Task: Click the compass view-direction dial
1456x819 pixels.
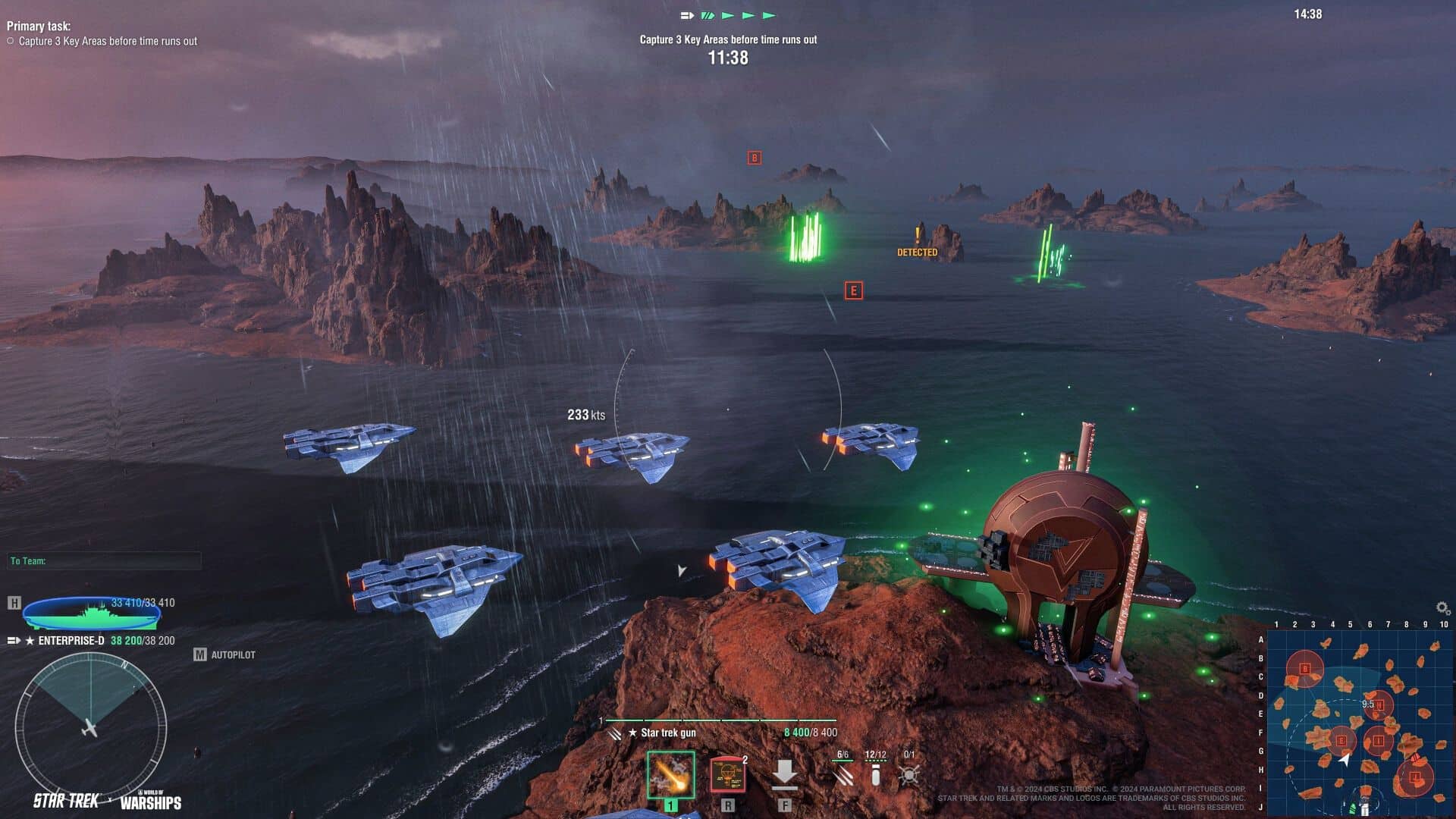Action: coord(90,728)
